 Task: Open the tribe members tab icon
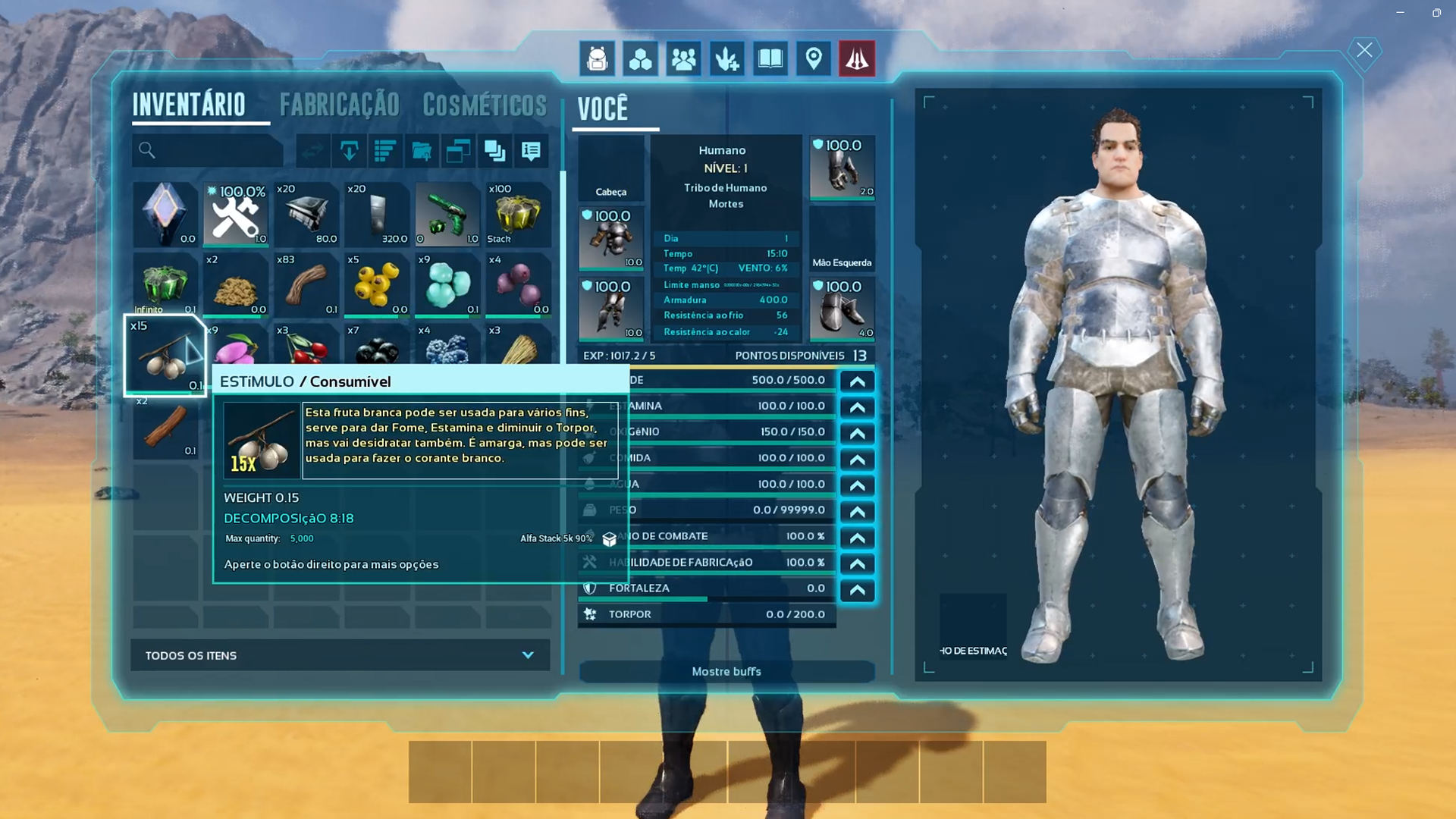point(683,58)
